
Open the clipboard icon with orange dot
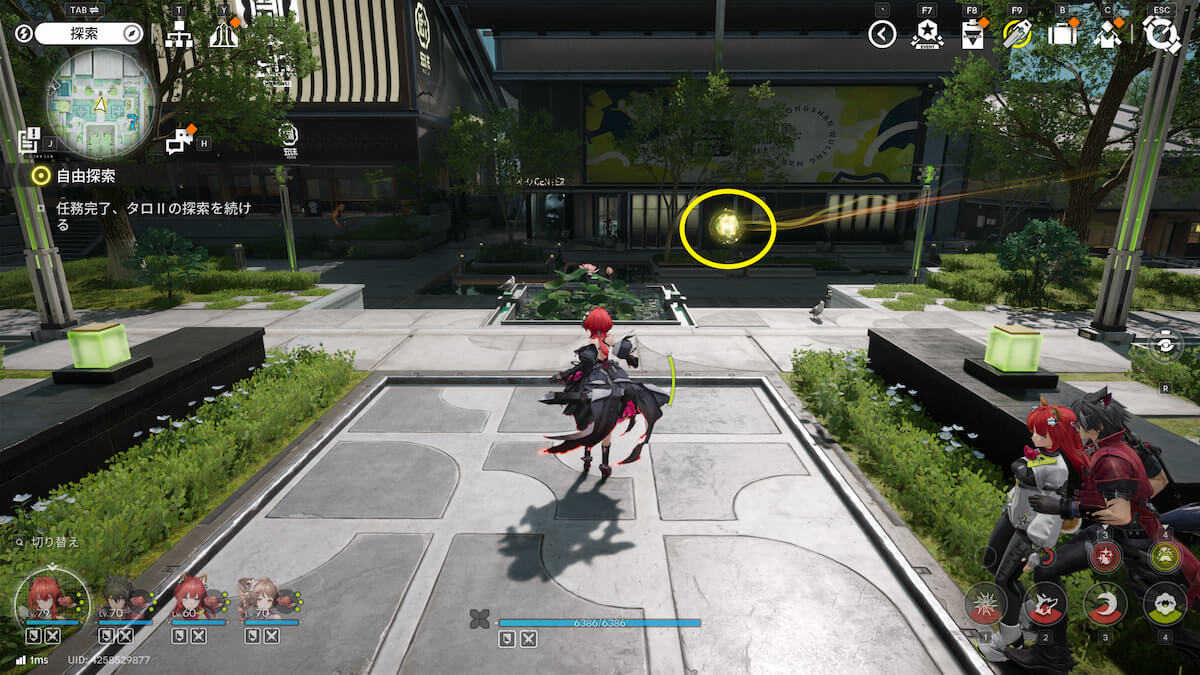(972, 35)
